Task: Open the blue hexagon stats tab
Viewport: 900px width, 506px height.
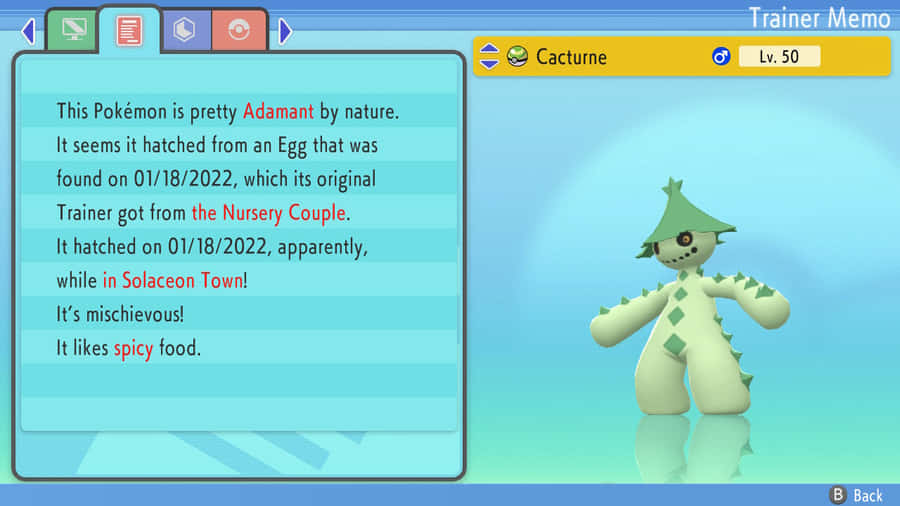Action: (184, 31)
